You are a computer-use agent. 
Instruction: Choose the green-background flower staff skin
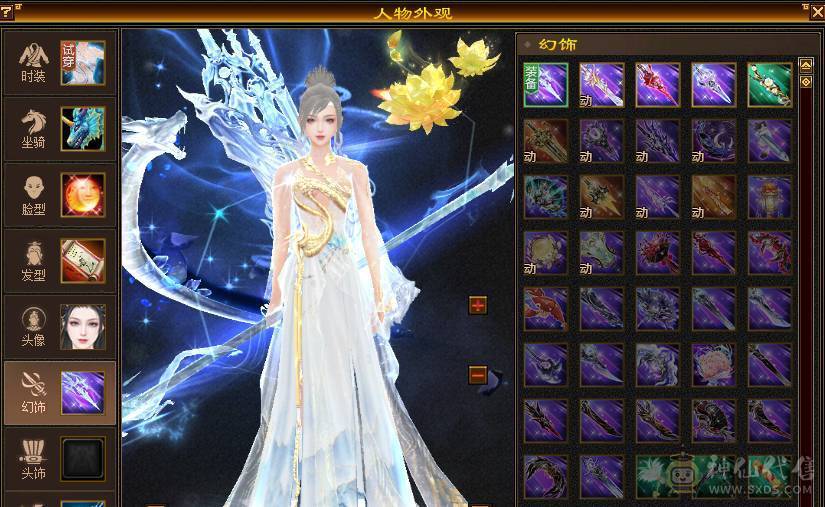point(770,85)
